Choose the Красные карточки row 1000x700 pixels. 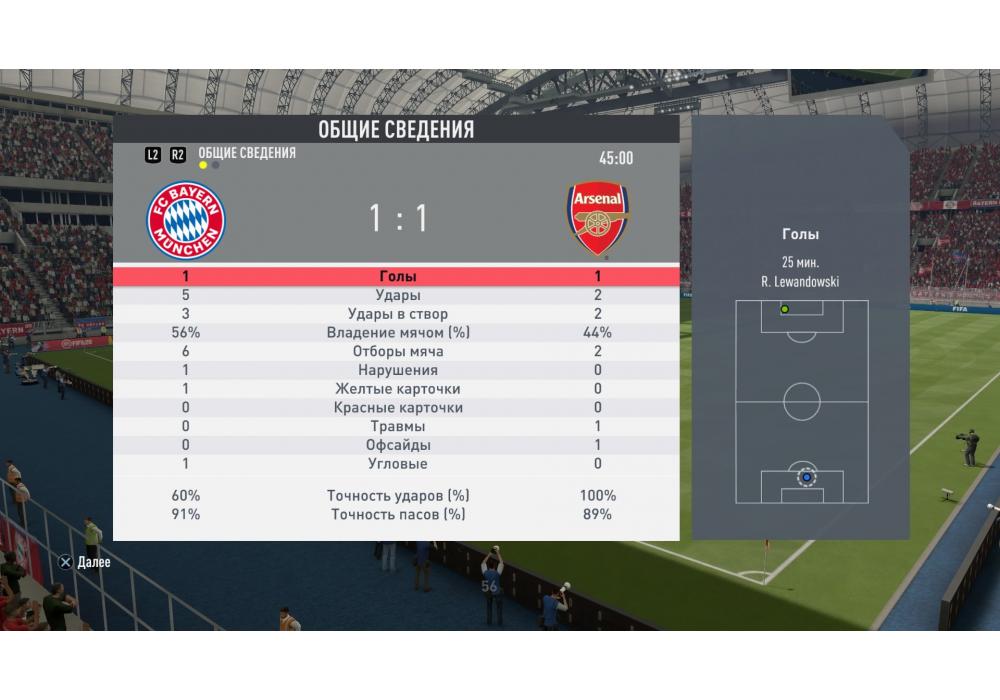point(397,408)
